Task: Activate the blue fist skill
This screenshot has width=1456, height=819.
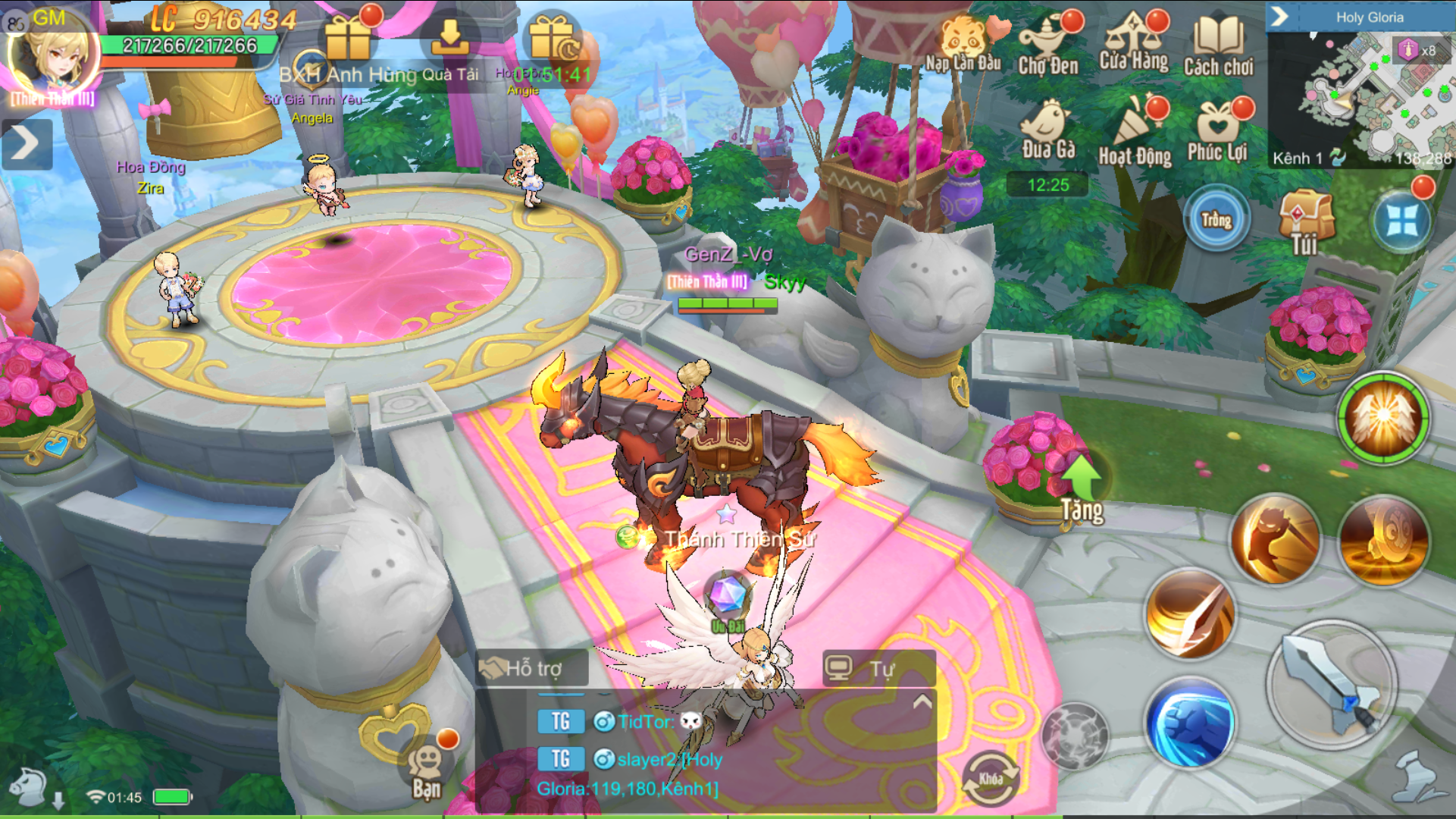Action: [1189, 721]
